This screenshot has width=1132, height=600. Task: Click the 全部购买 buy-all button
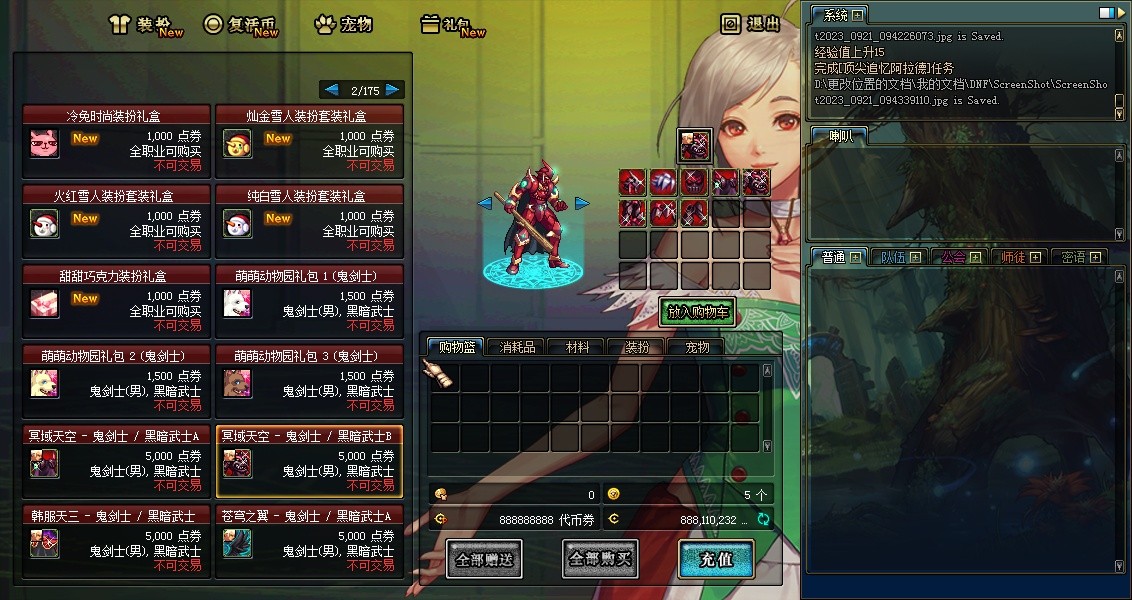tap(600, 559)
